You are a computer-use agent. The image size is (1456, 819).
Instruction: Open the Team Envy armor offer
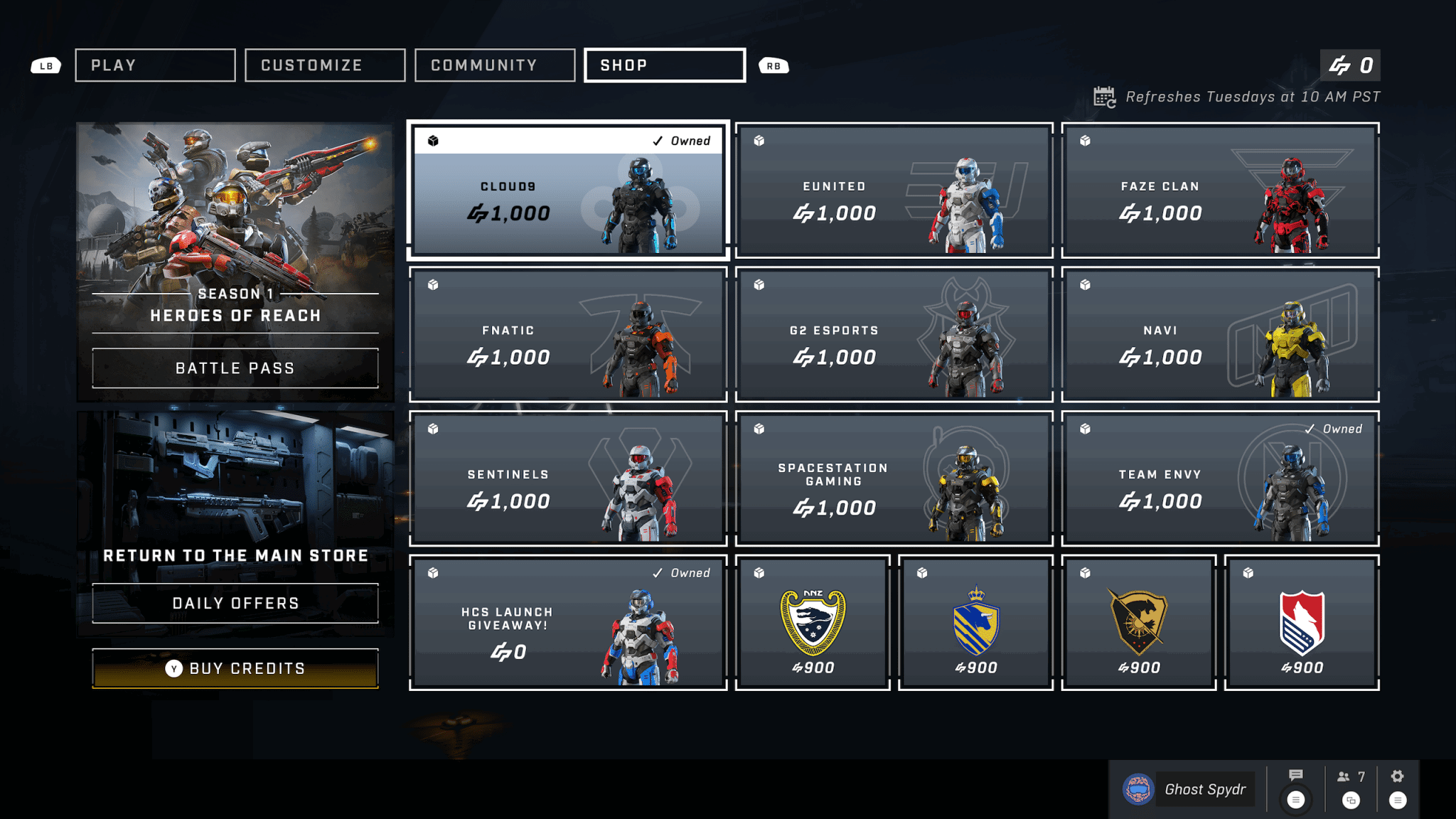click(1220, 479)
